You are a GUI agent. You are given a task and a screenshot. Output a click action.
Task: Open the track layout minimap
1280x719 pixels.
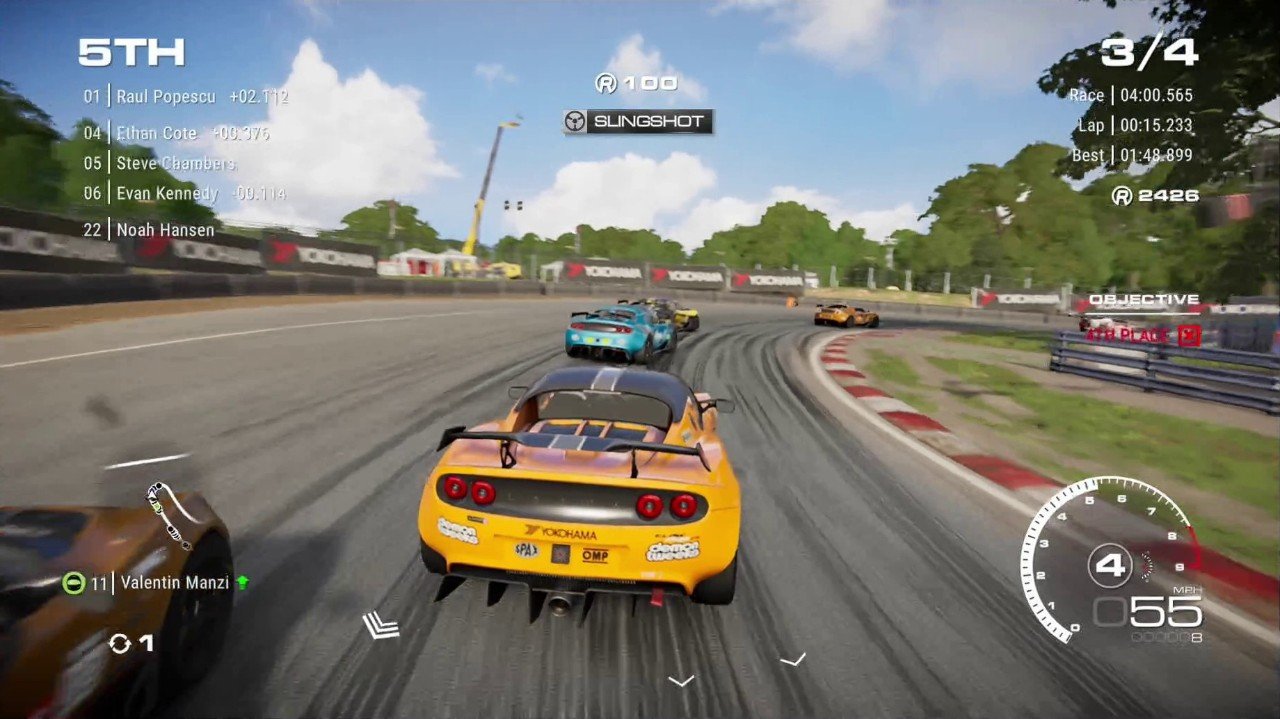(169, 514)
